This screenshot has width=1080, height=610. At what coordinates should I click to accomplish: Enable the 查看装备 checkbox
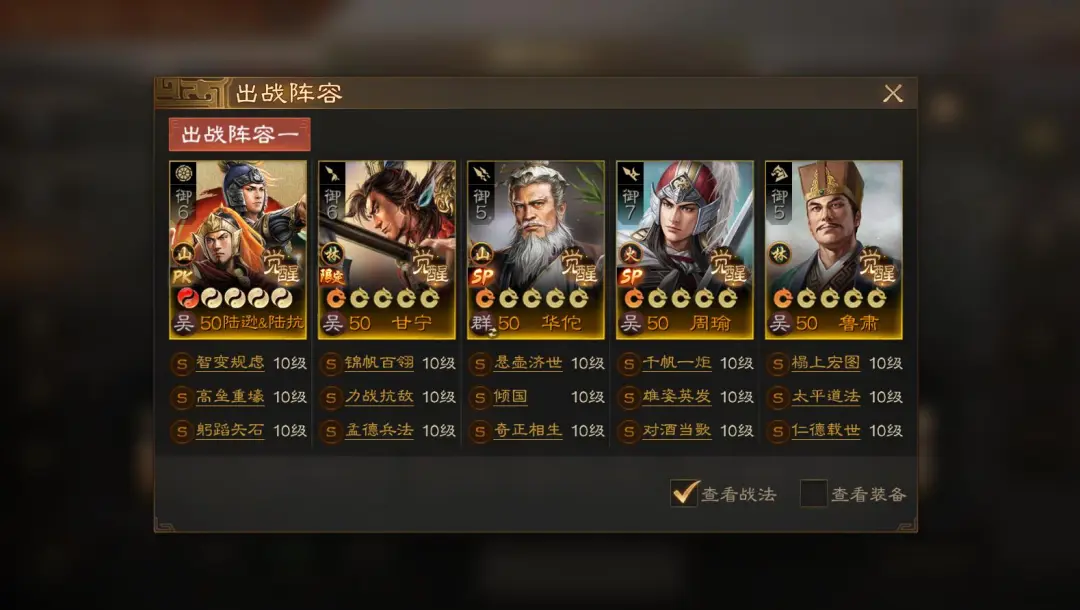[x=813, y=493]
